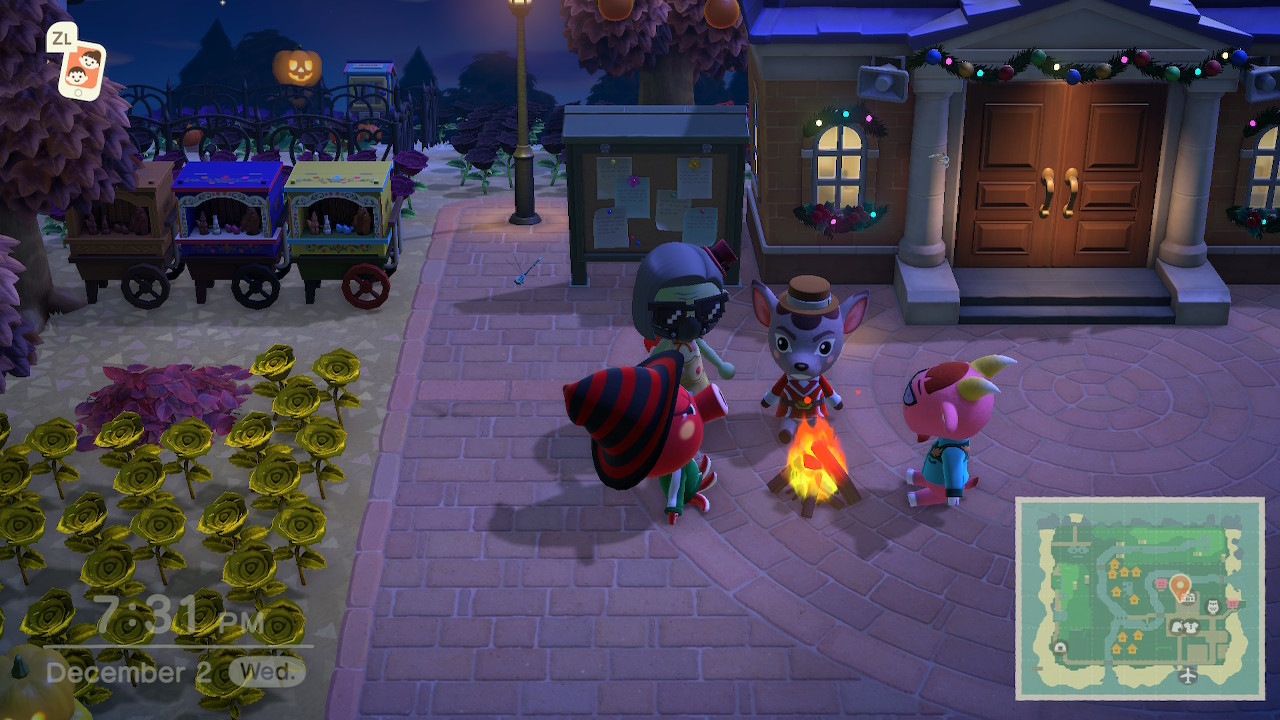Open the island minimap
The height and width of the screenshot is (720, 1280).
[1140, 598]
